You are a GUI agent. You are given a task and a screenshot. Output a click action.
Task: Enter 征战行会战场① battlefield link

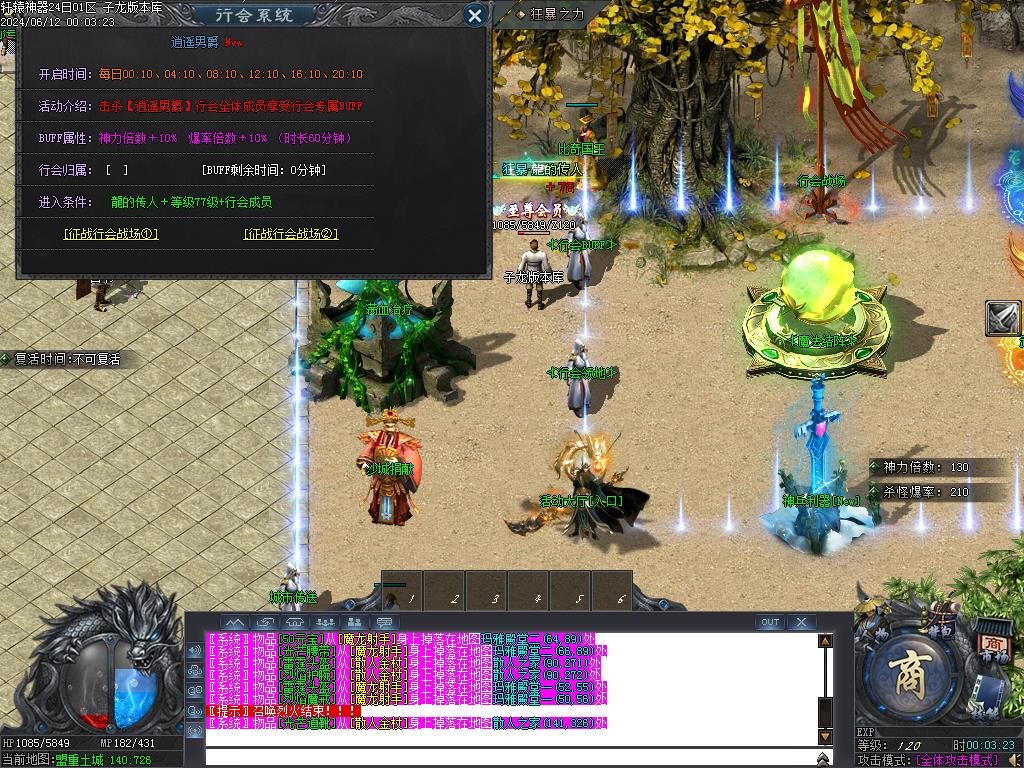[111, 234]
